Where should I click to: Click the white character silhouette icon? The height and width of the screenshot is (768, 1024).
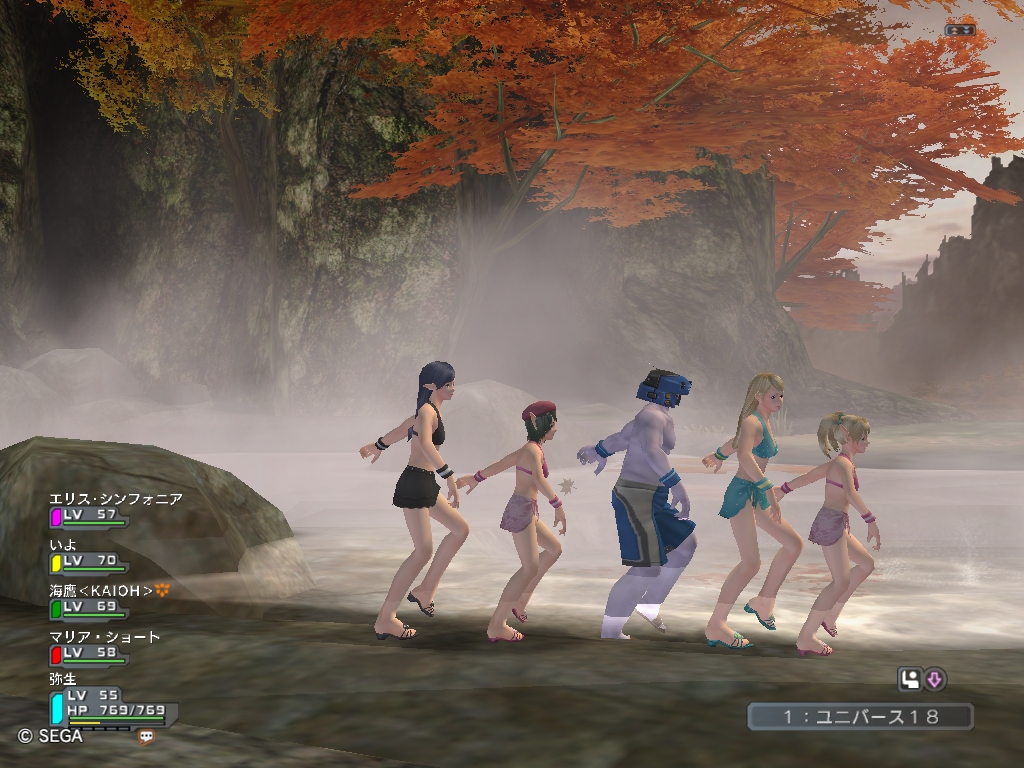point(910,680)
